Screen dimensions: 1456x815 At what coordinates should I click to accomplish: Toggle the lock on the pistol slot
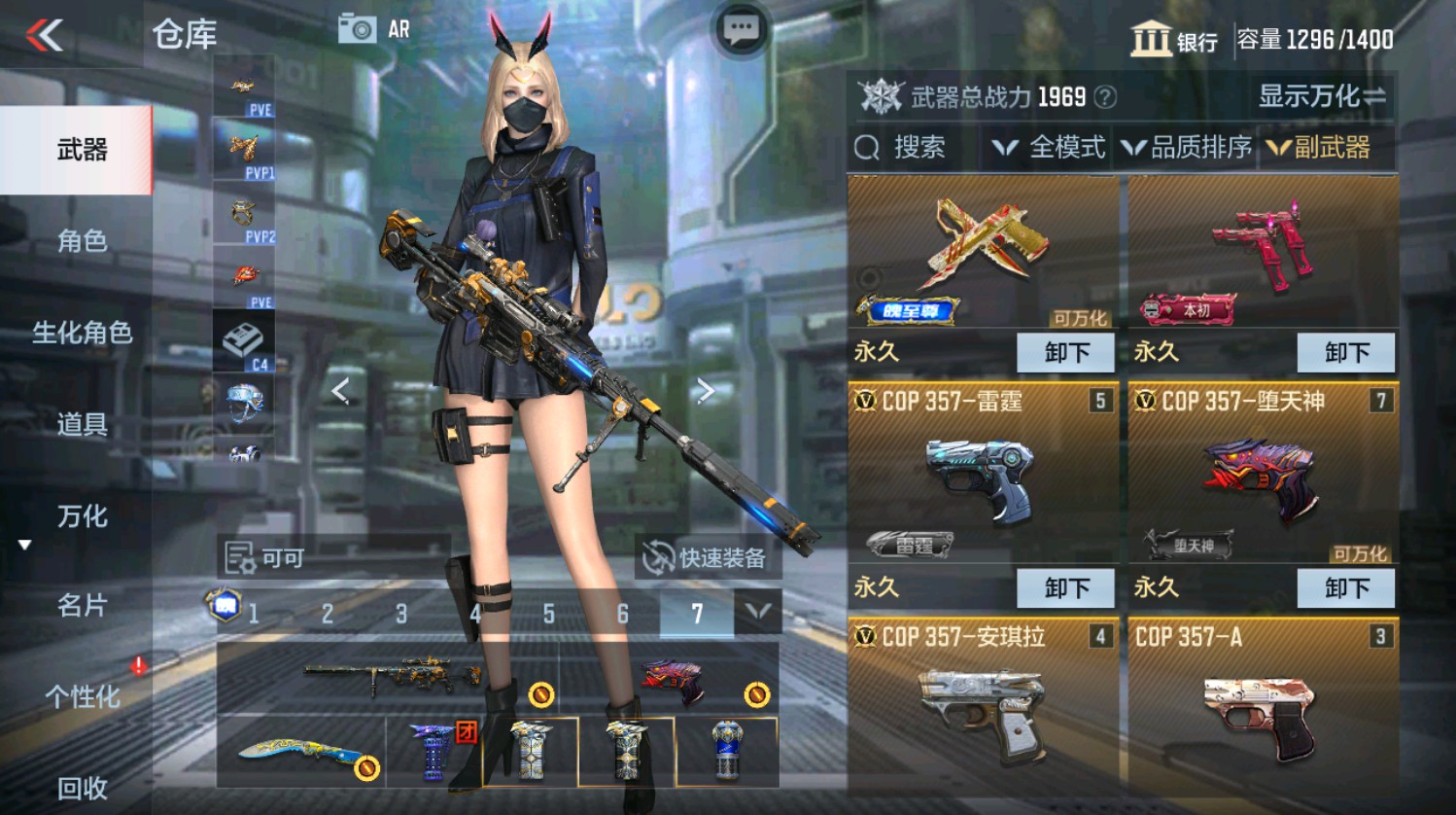758,695
